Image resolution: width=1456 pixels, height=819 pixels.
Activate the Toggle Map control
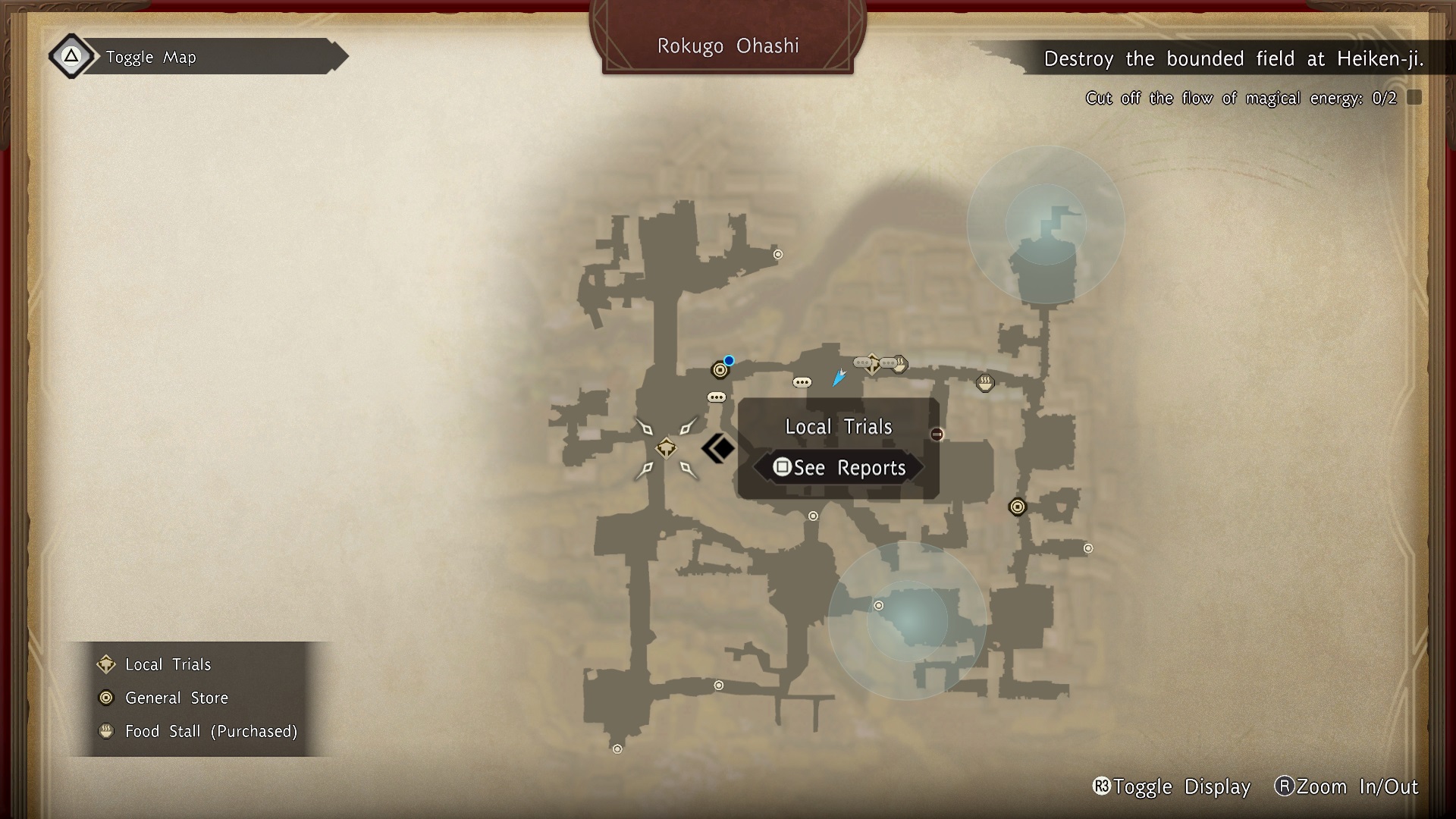(x=152, y=56)
